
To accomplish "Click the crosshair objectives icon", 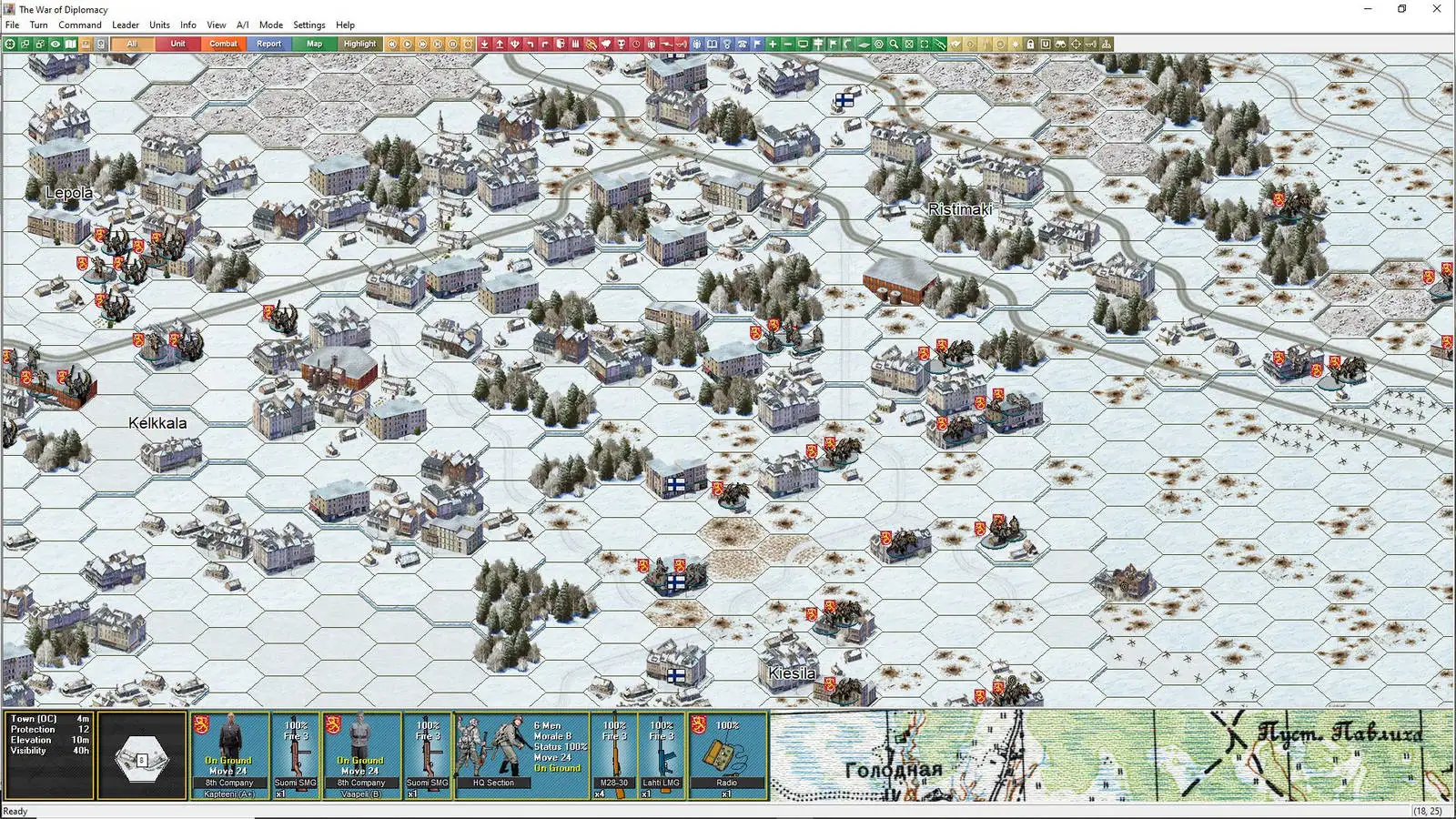I will click(1077, 43).
